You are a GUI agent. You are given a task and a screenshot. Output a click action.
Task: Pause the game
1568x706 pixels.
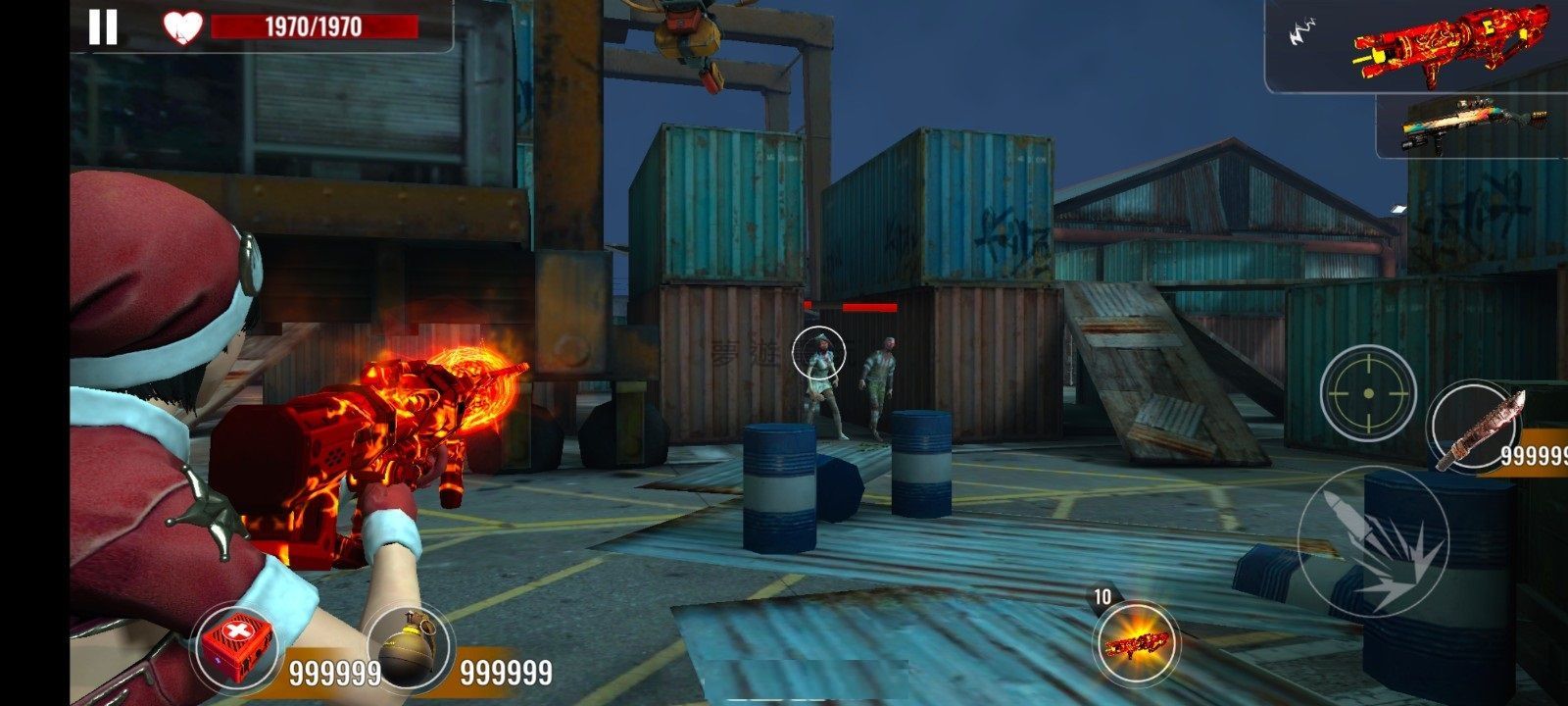(103, 26)
